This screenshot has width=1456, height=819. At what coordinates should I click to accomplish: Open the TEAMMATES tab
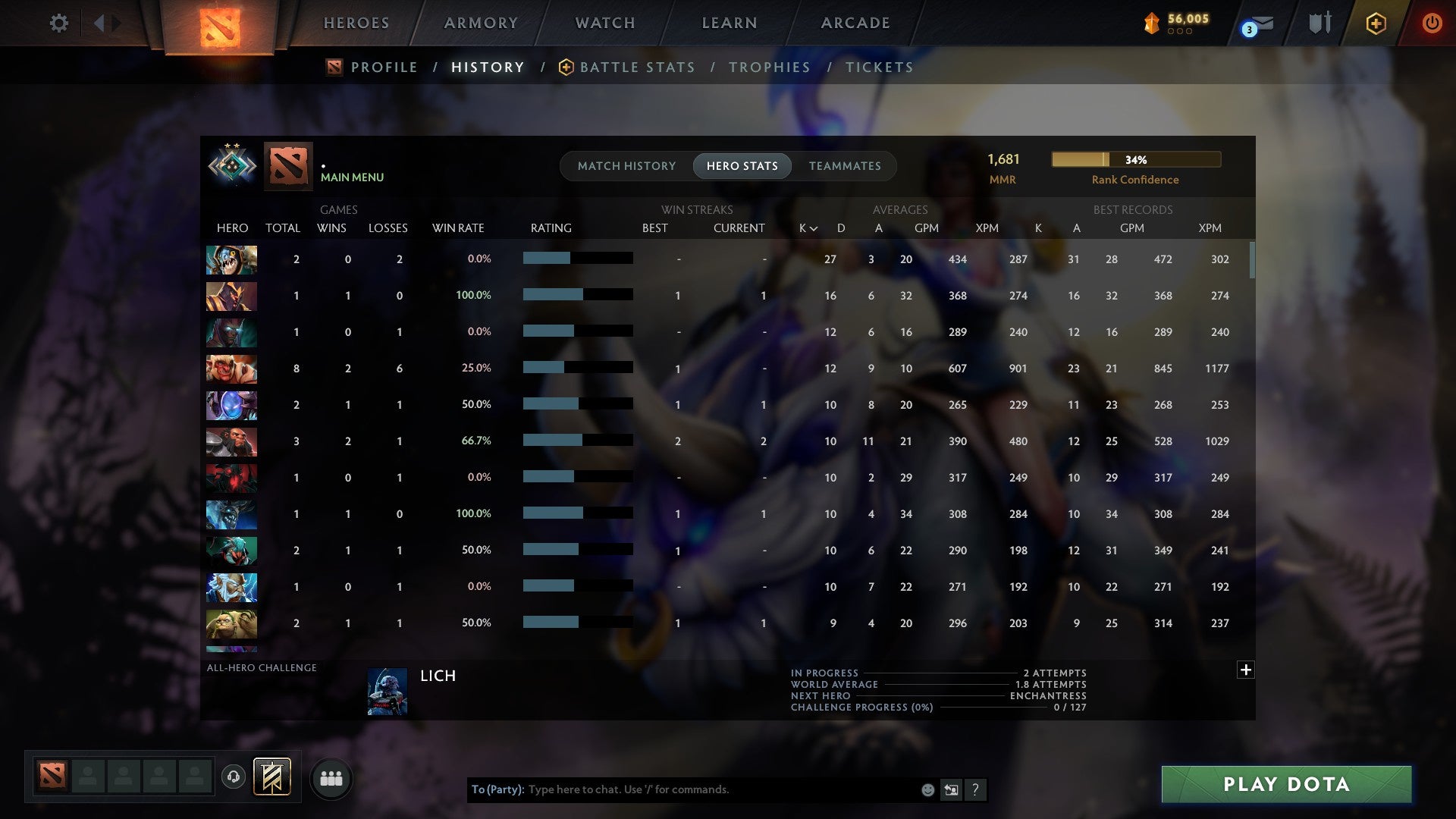[x=844, y=165]
